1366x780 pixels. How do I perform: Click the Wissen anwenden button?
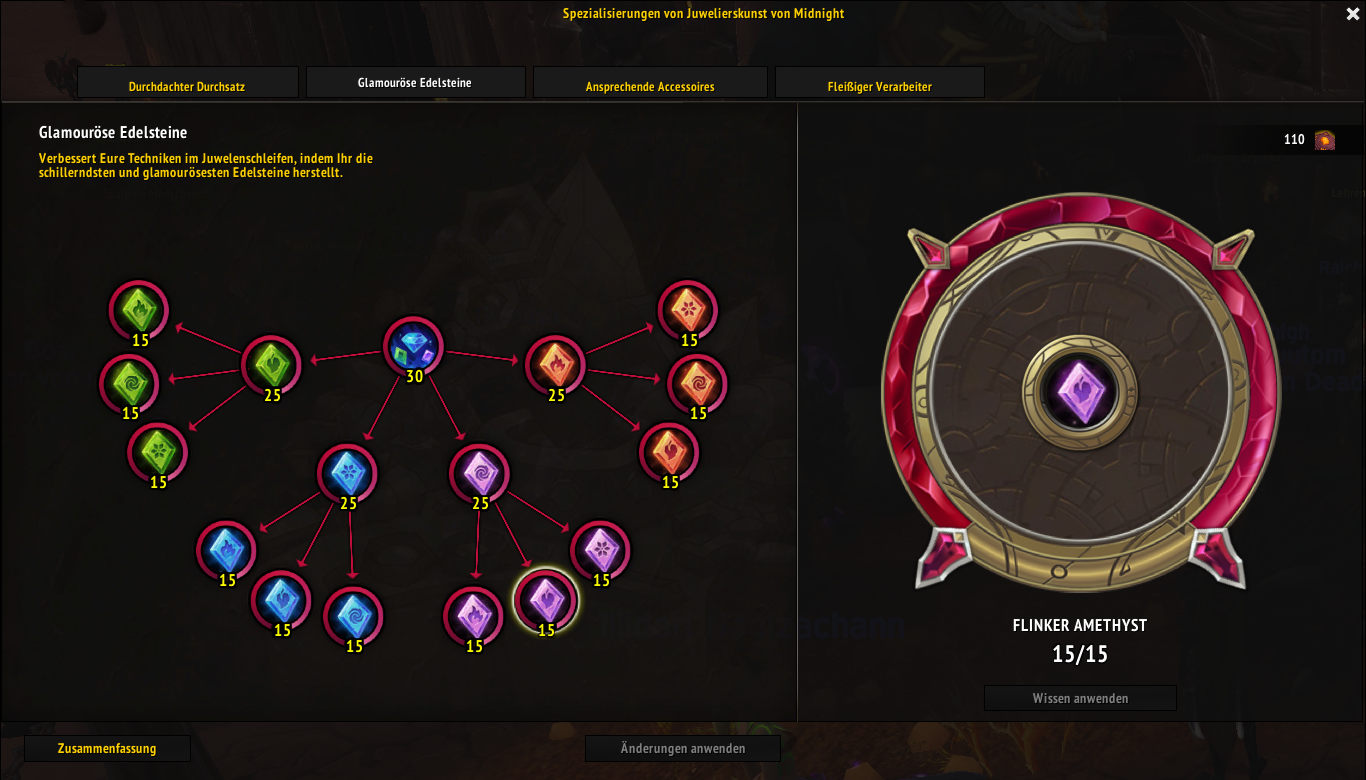click(x=1080, y=698)
